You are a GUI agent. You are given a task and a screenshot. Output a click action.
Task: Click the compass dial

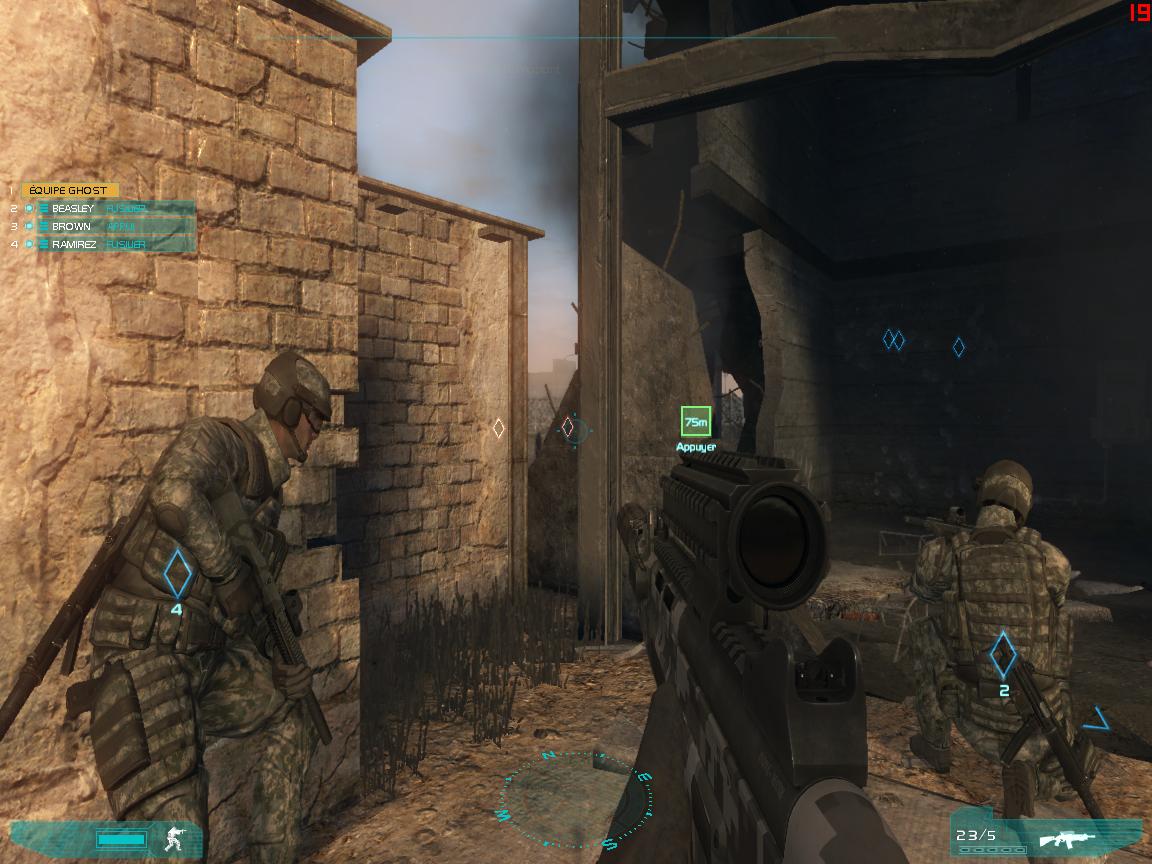(x=577, y=796)
